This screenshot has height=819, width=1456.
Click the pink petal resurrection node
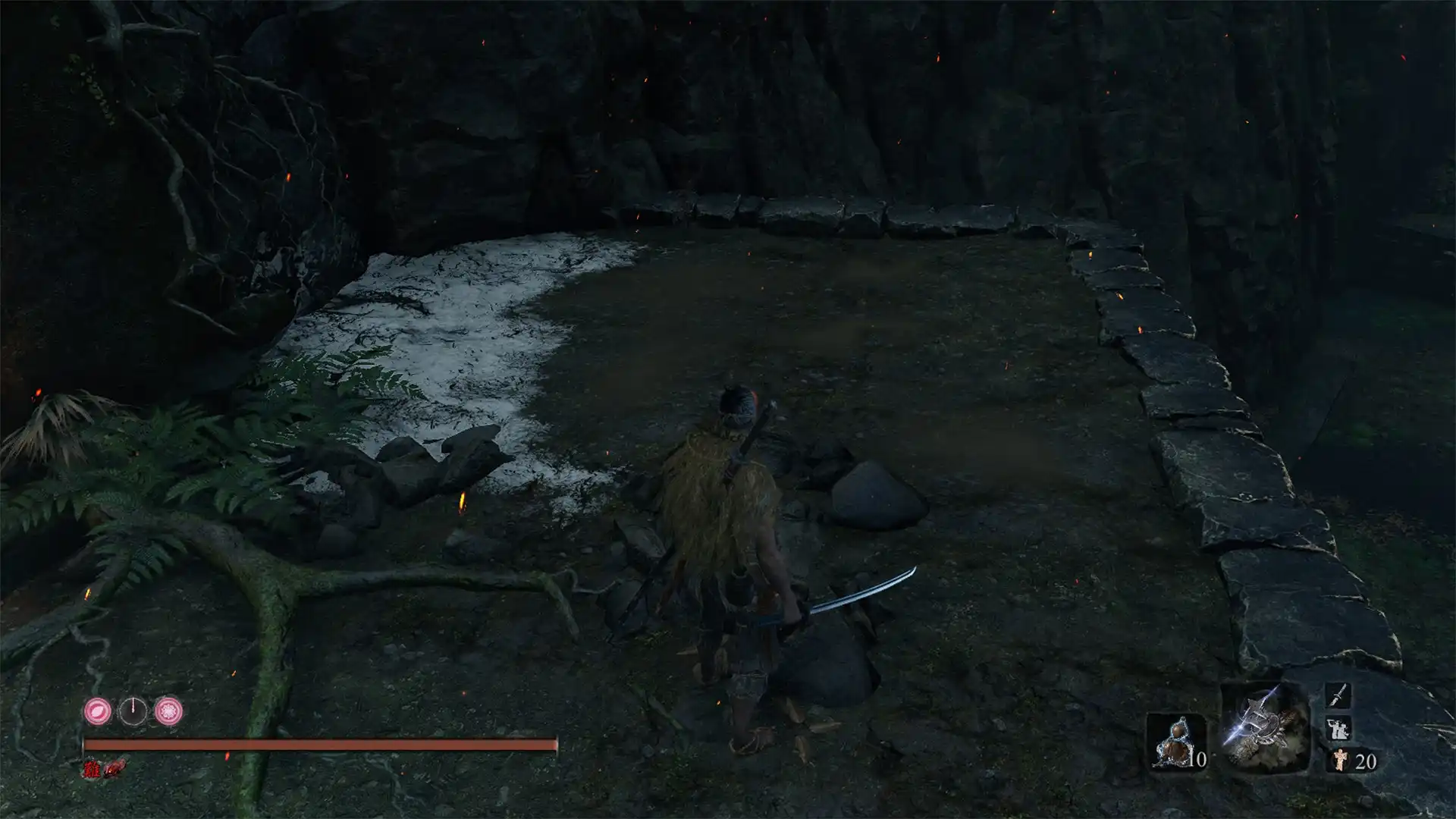click(x=98, y=711)
